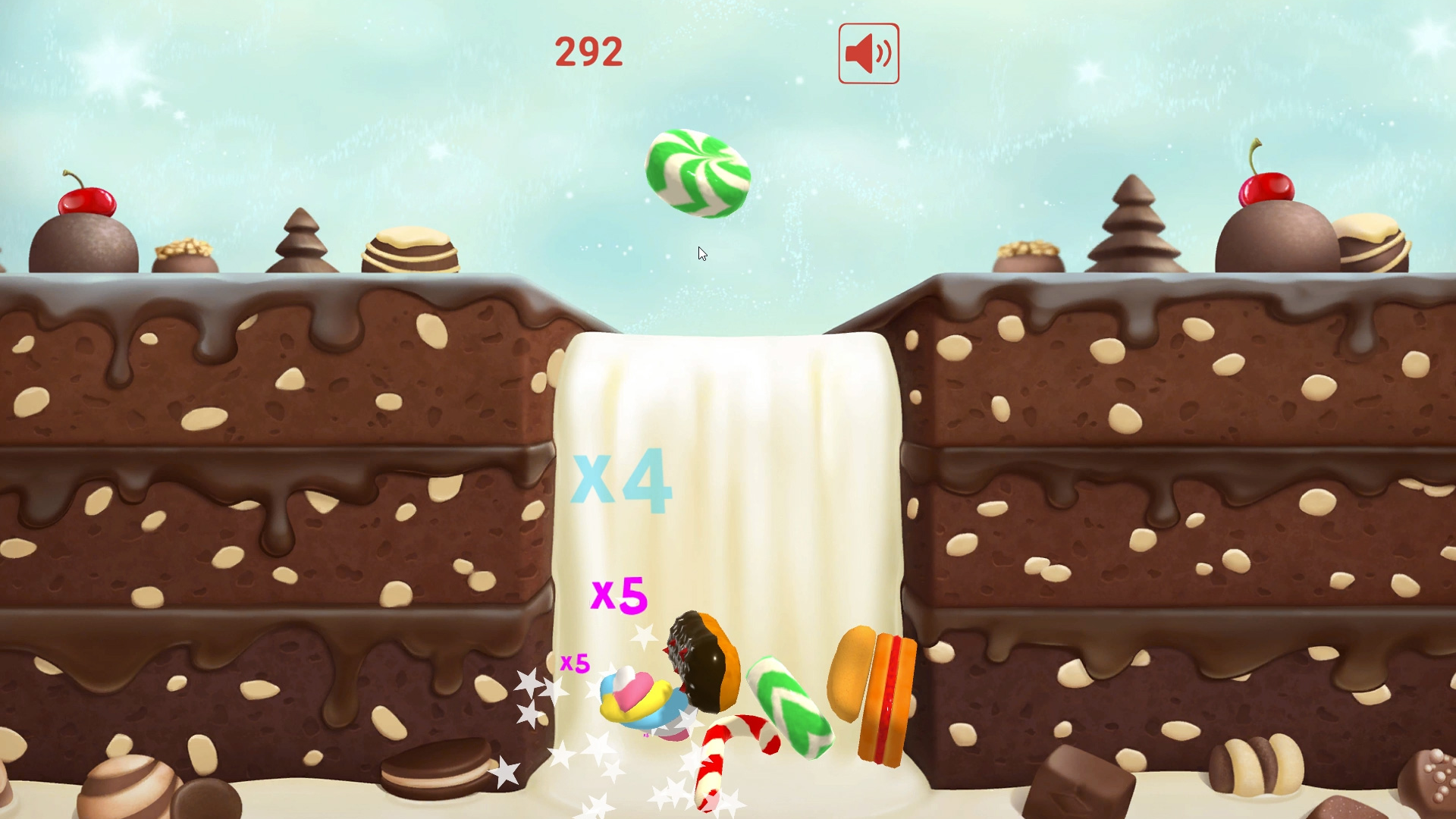Viewport: 1456px width, 819px height.
Task: Mute the game sound with the speaker icon
Action: [x=868, y=53]
